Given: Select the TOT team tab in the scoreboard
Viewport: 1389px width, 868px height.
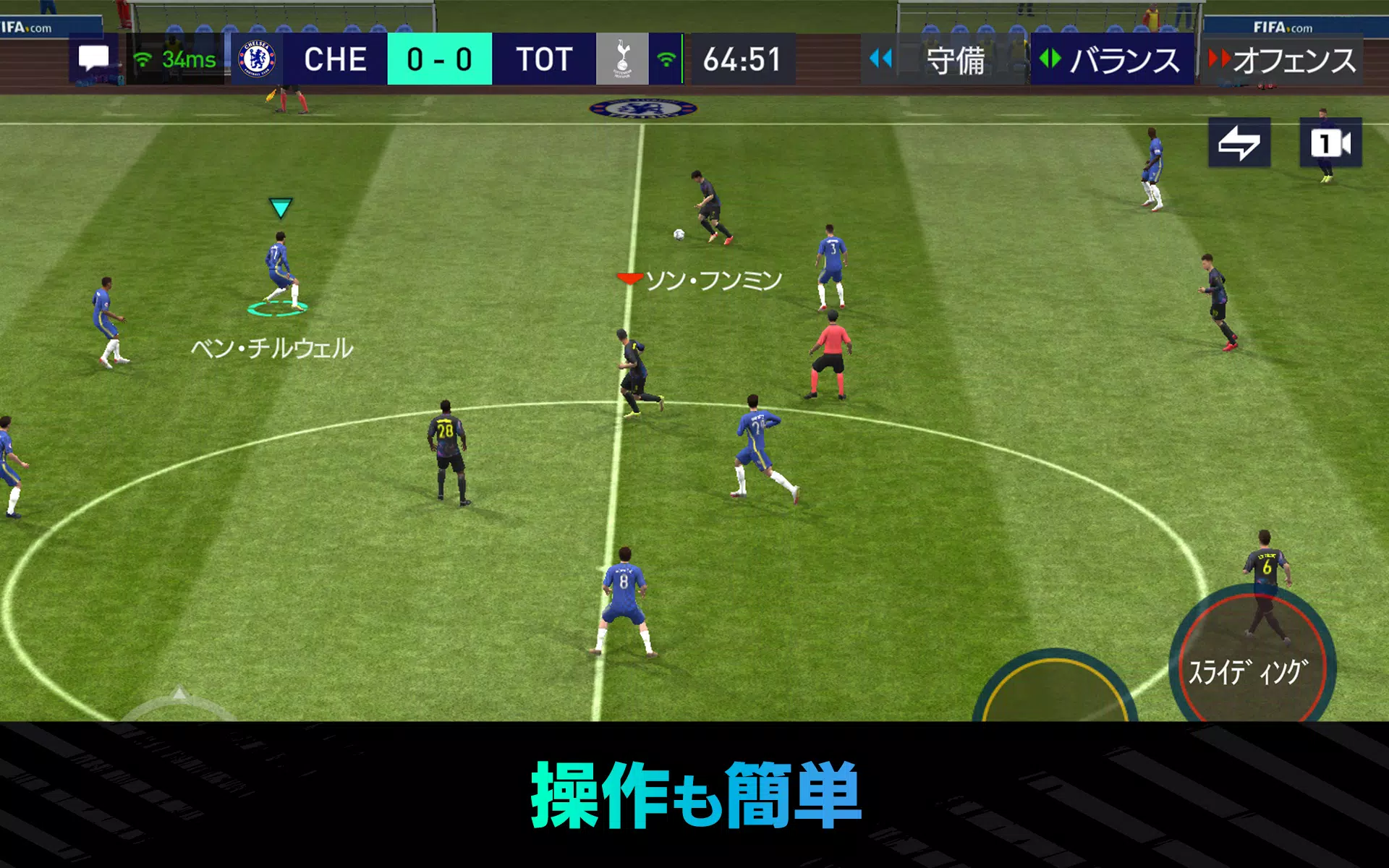Looking at the screenshot, I should tap(545, 59).
